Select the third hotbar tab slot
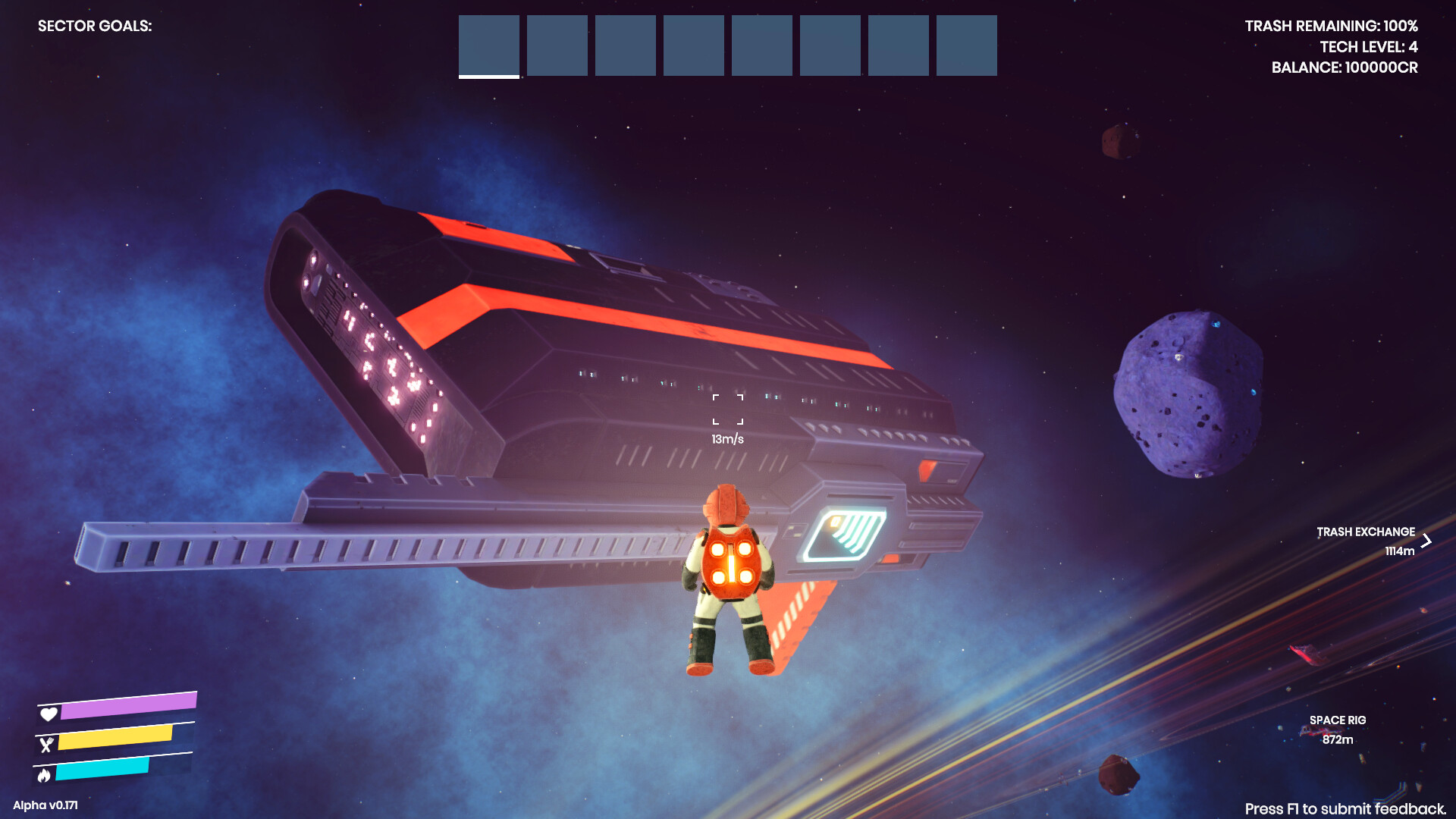 (625, 45)
